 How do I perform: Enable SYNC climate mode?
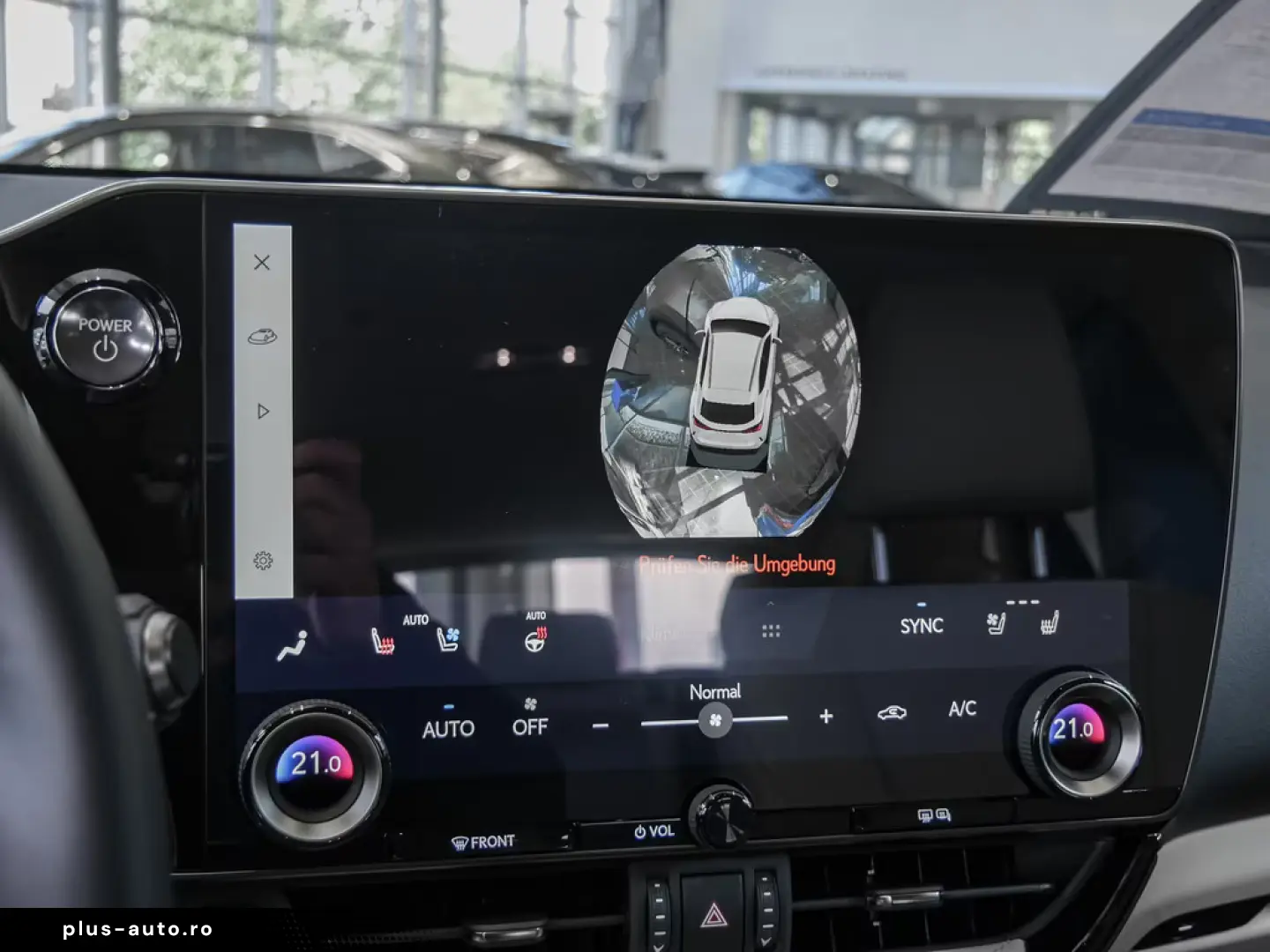tap(921, 626)
